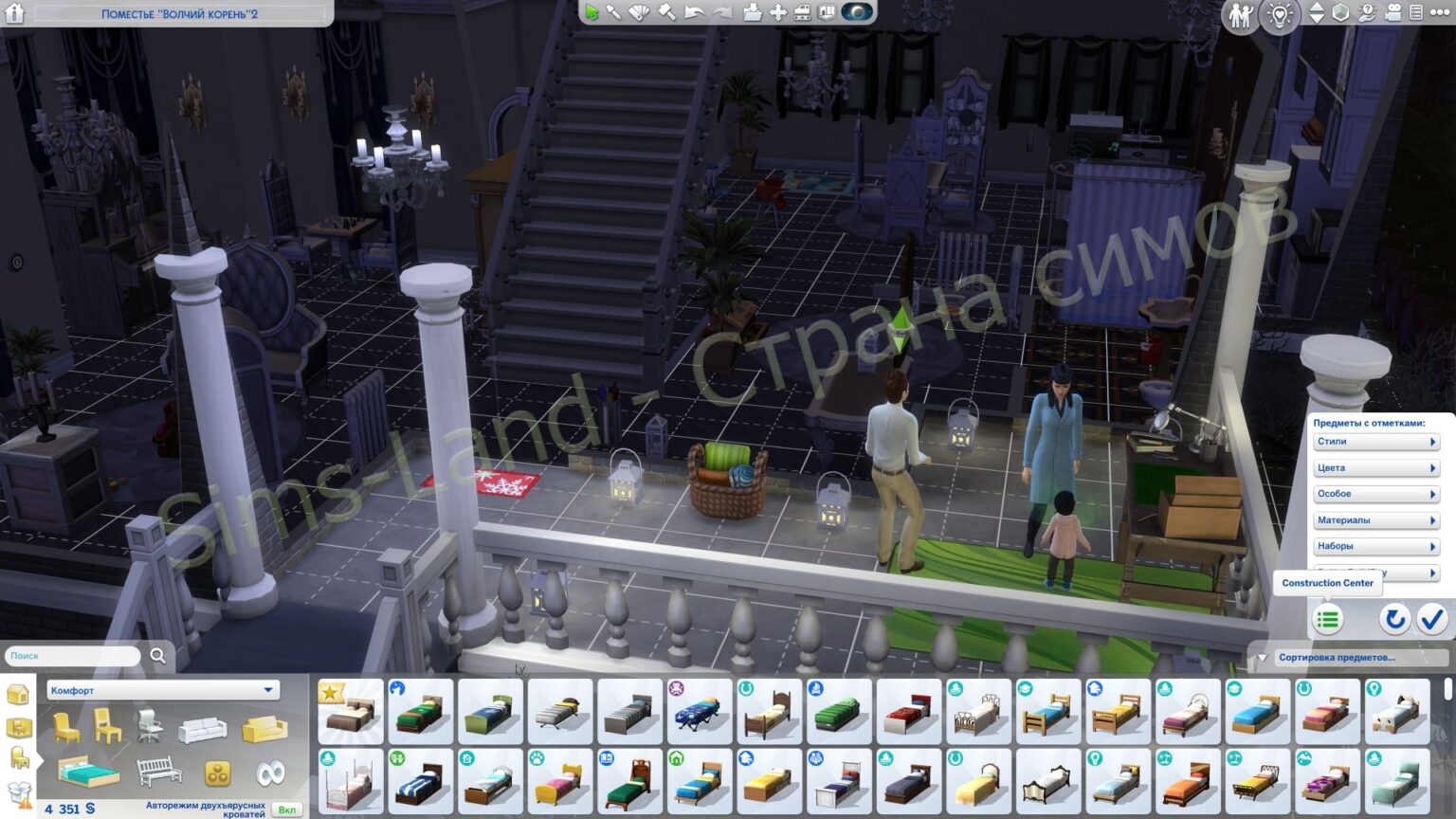The width and height of the screenshot is (1456, 819).
Task: Confirm purchases with the checkmark button
Action: pyautogui.click(x=1432, y=619)
